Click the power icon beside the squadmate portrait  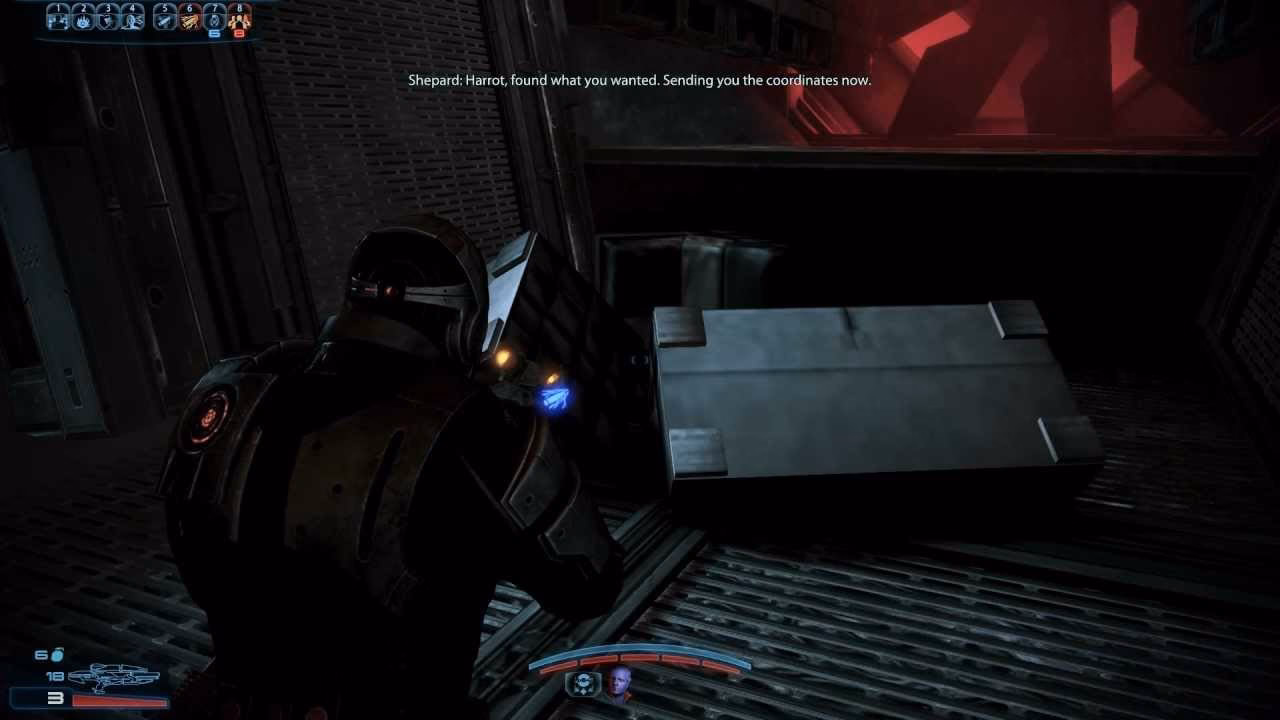[x=582, y=685]
